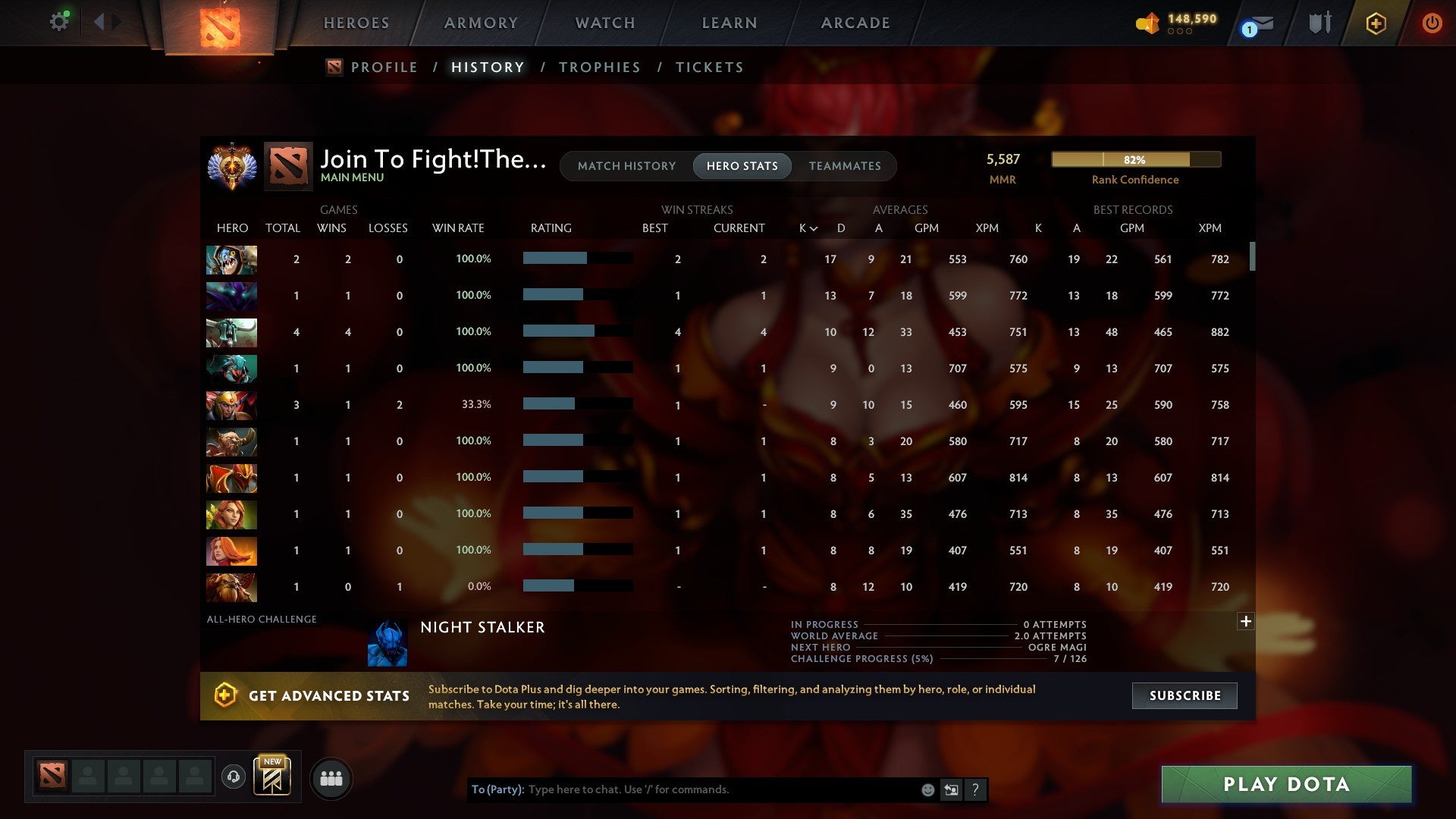Switch to the MATCH HISTORY view

tap(626, 166)
